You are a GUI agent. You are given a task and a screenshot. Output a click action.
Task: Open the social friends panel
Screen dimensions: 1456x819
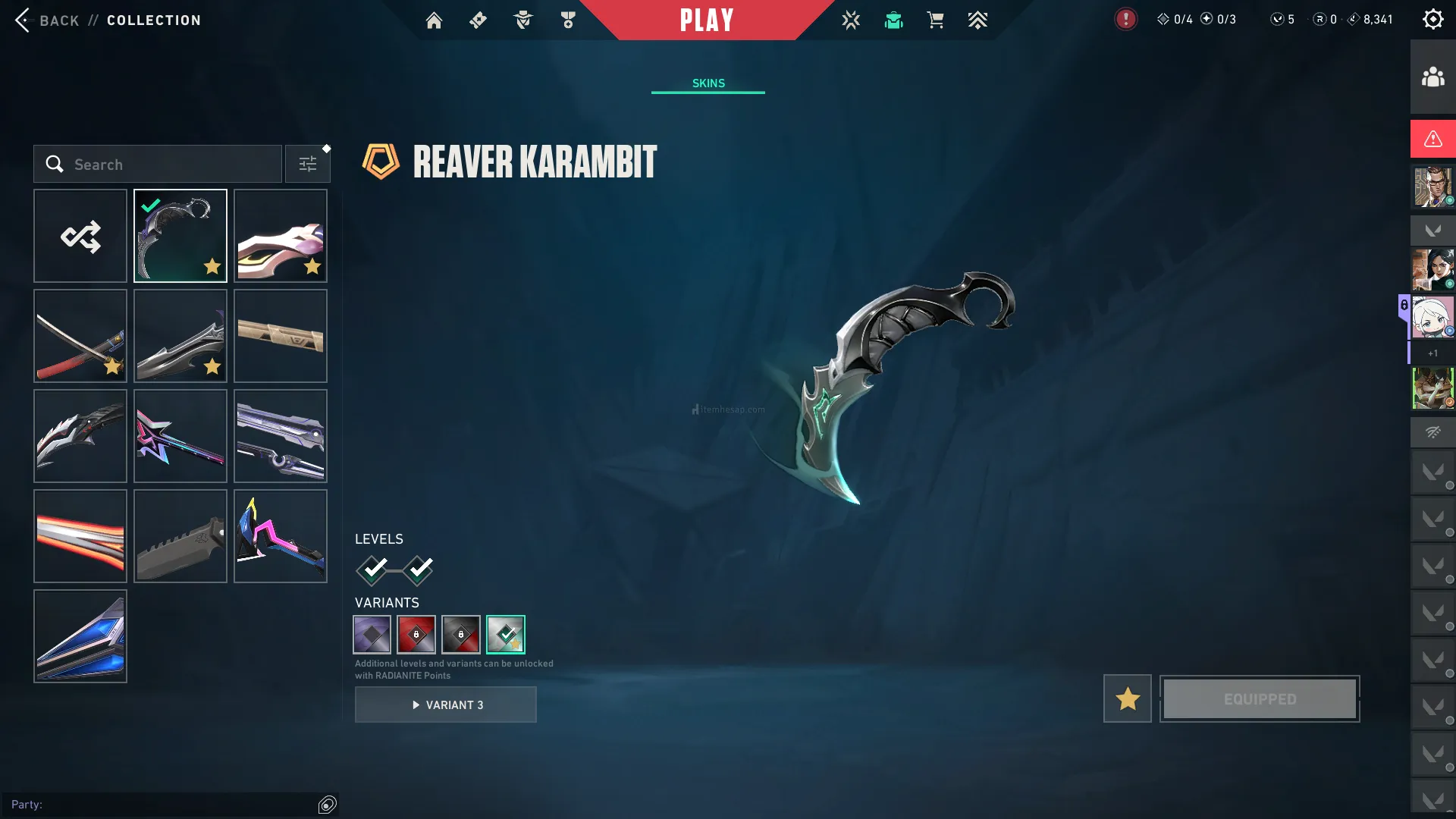click(x=1432, y=77)
